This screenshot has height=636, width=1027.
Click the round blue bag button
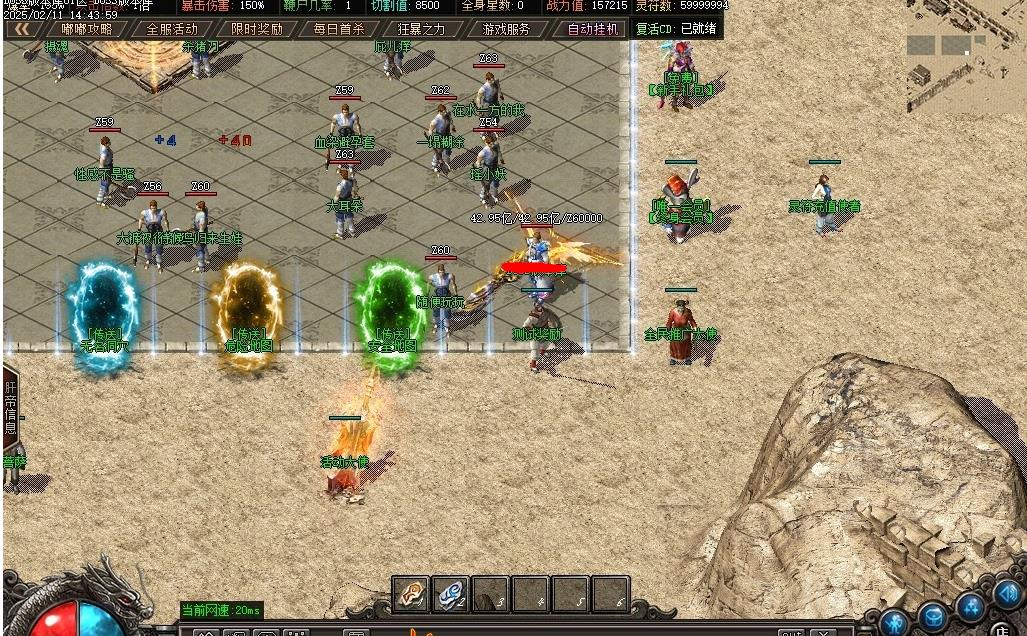click(x=933, y=617)
